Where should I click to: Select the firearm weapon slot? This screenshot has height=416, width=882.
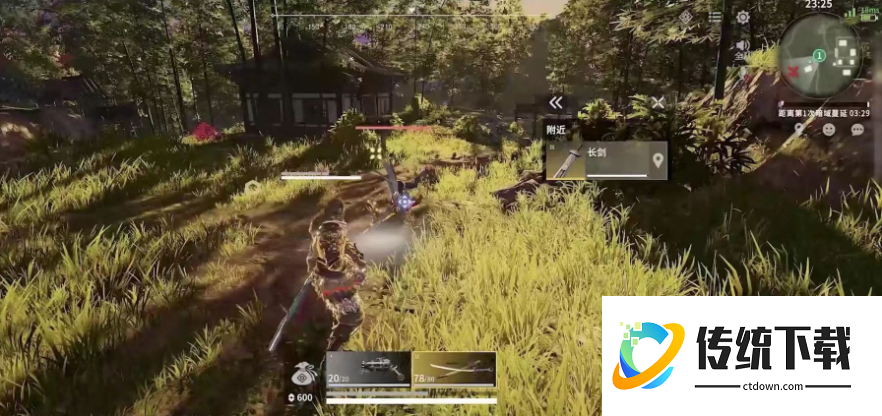tap(369, 368)
